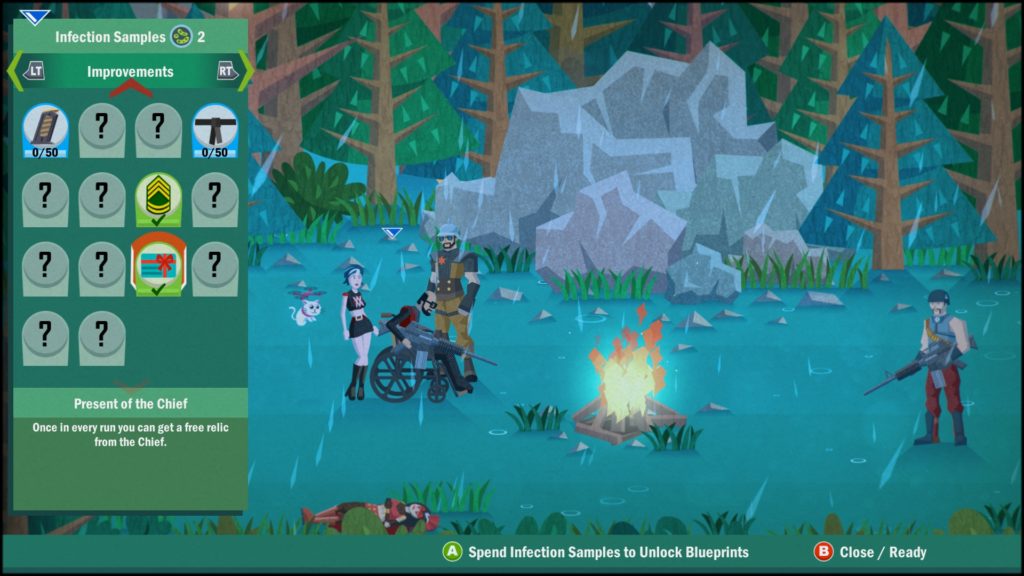Switch to next category with right arrow
Viewport: 1024px width, 576px height.
(x=229, y=72)
